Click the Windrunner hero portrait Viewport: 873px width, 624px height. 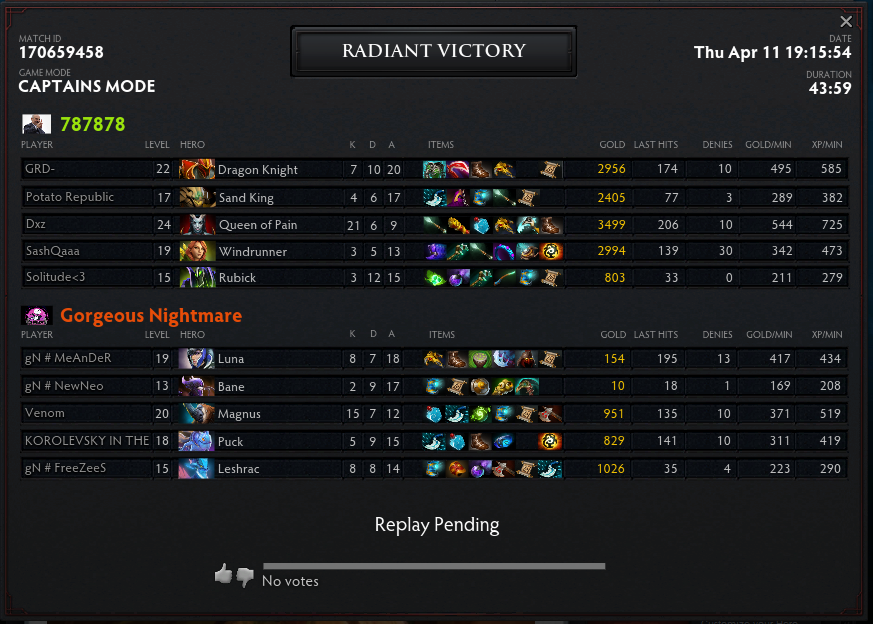[x=197, y=251]
